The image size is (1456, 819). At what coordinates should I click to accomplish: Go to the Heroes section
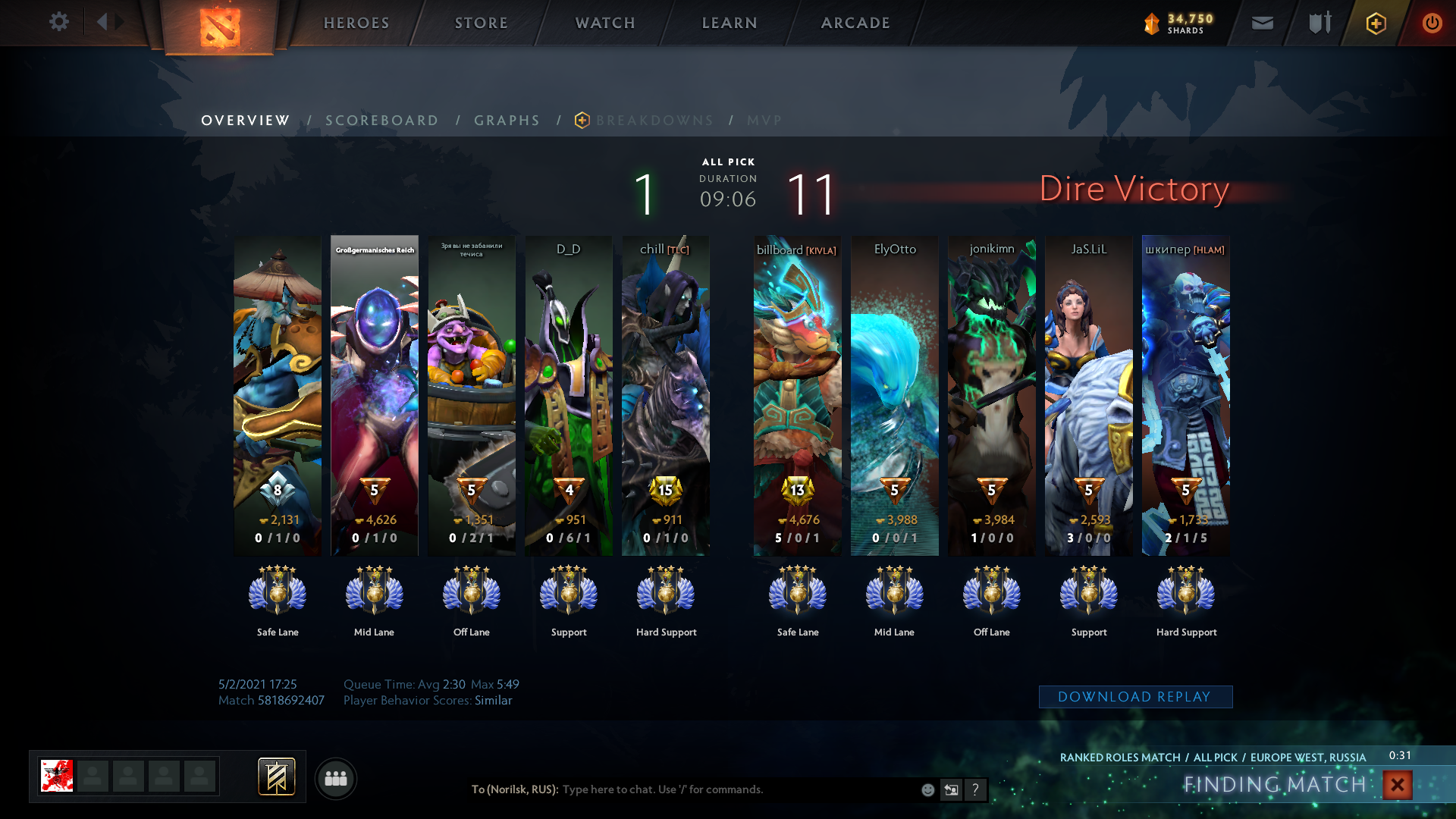[356, 23]
